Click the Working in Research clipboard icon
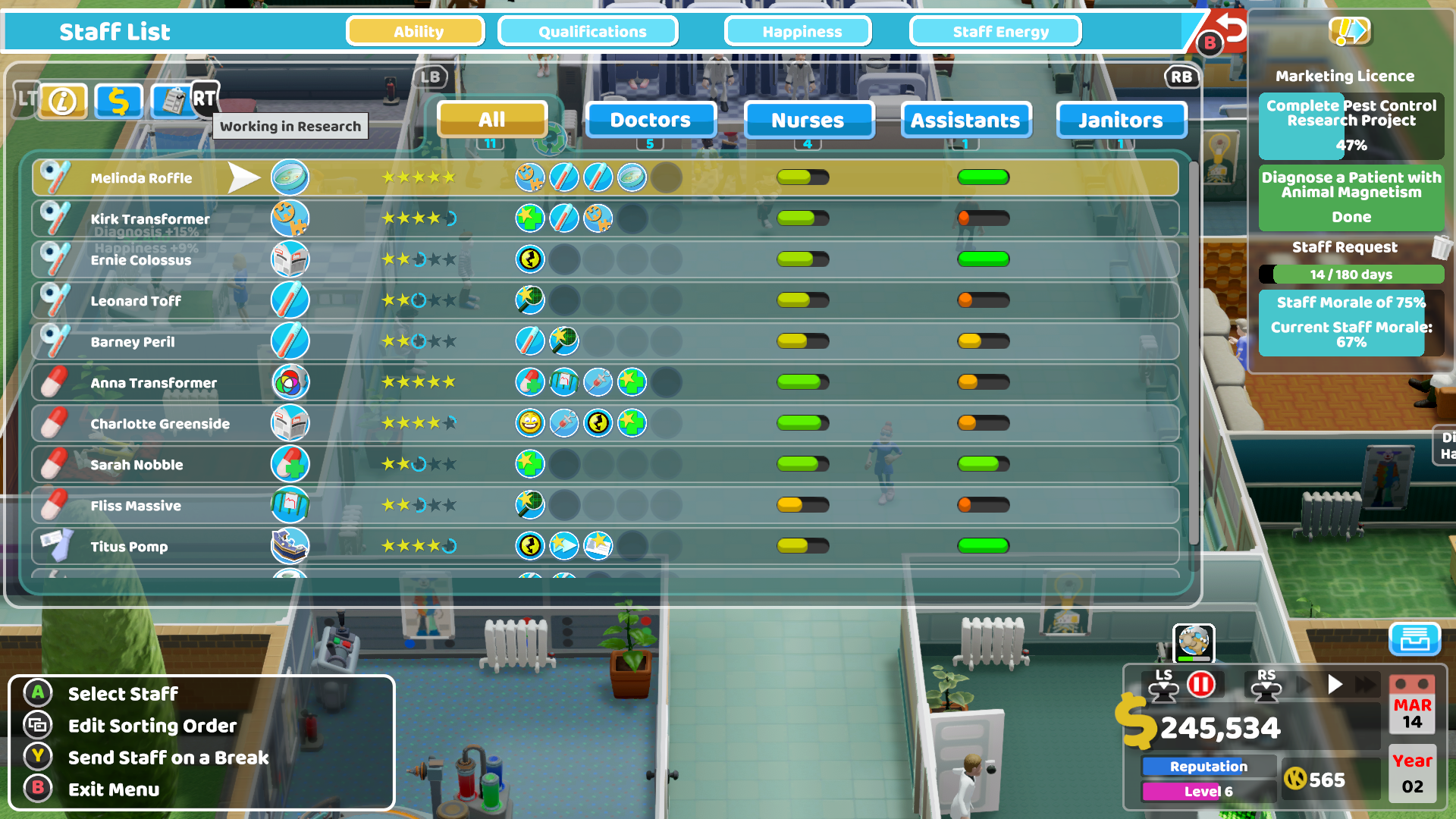The height and width of the screenshot is (819, 1456). pyautogui.click(x=175, y=101)
